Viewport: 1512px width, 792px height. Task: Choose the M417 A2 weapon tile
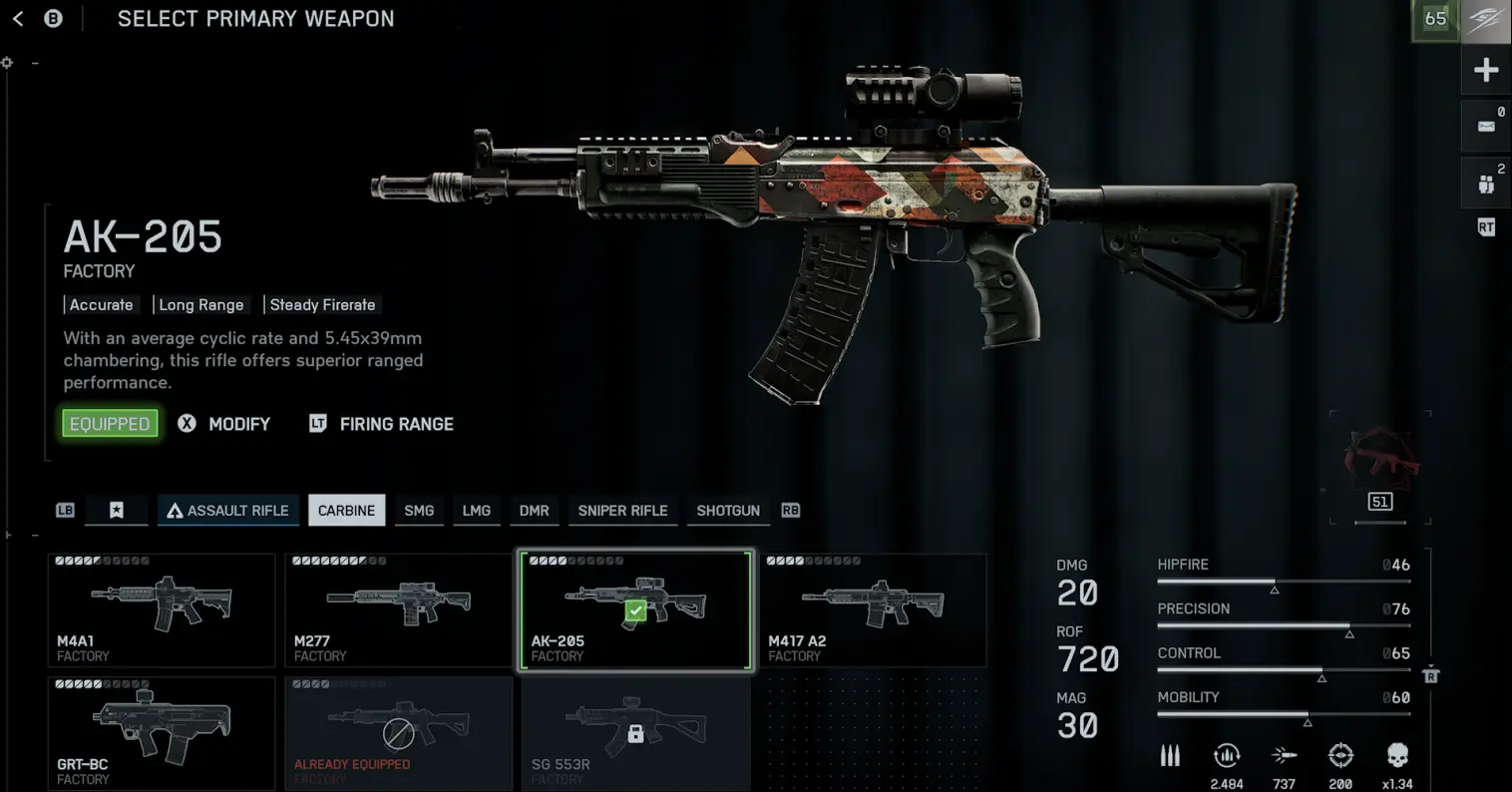pyautogui.click(x=873, y=609)
